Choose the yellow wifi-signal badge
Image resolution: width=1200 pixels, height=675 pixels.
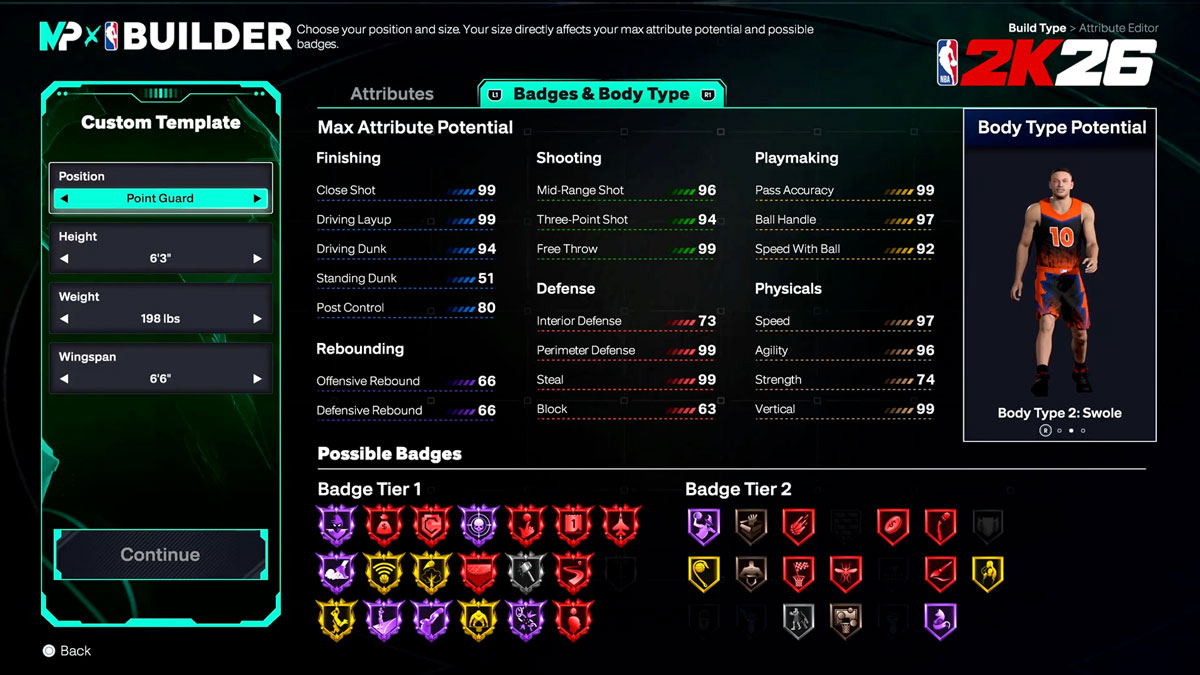pyautogui.click(x=384, y=572)
